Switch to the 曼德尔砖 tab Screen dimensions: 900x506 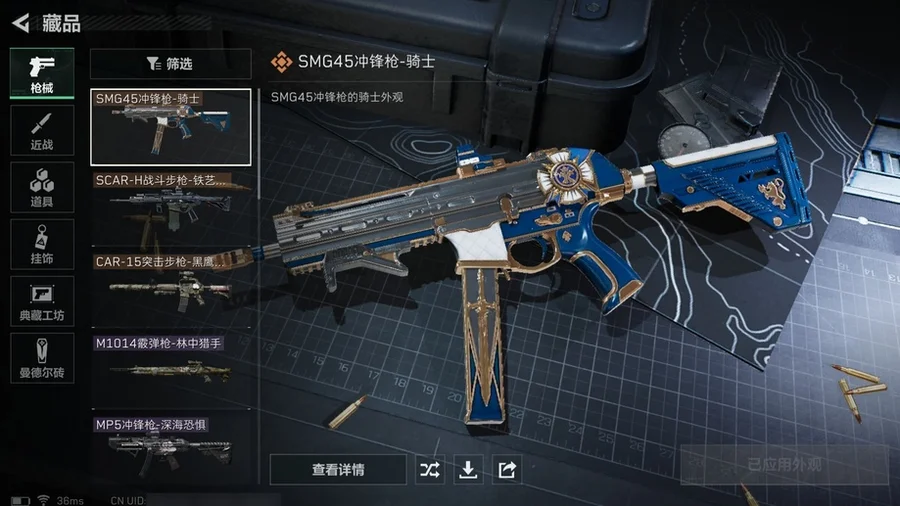(42, 358)
